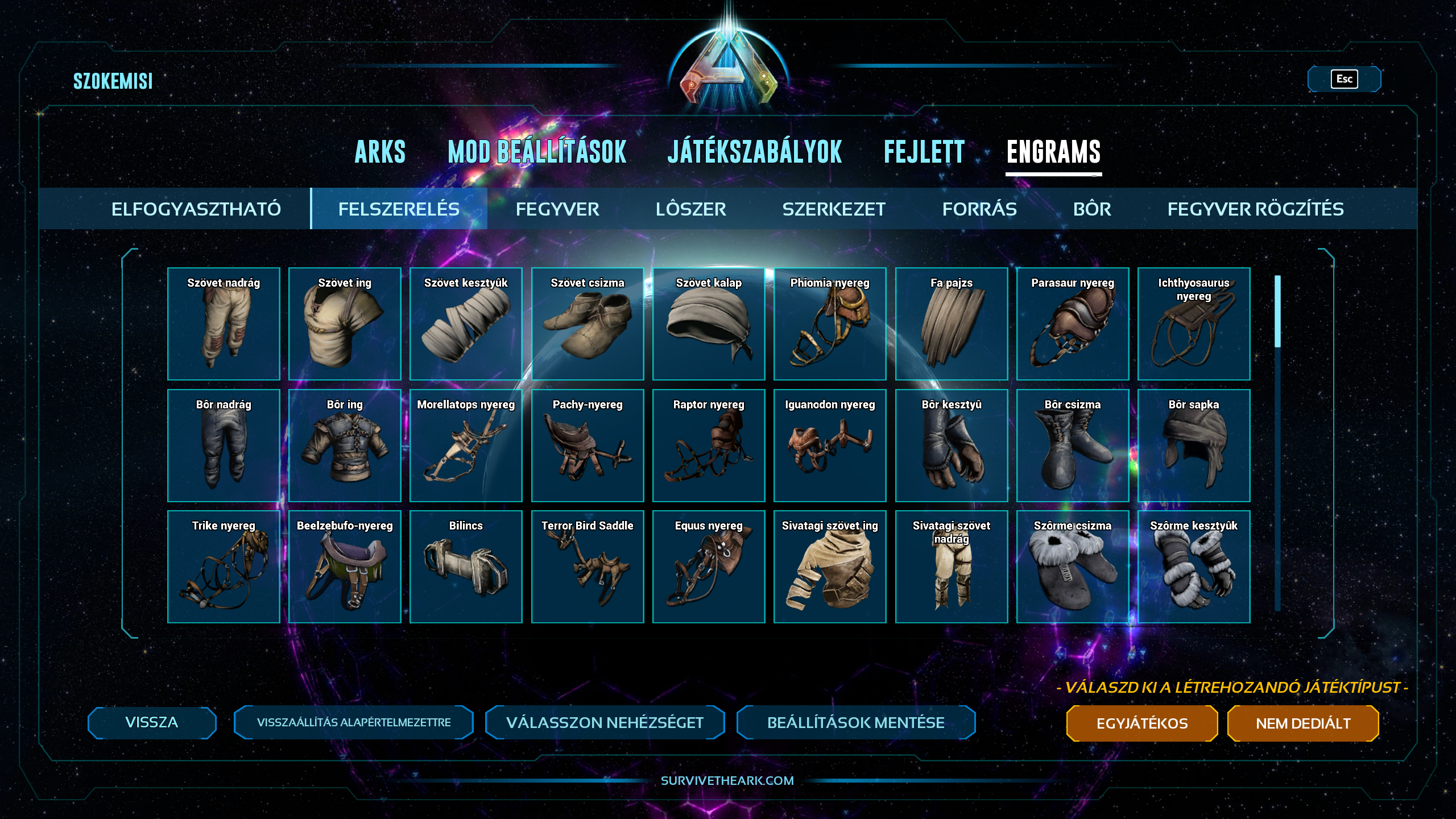Choose the SZERKEZET engram category

(x=834, y=209)
